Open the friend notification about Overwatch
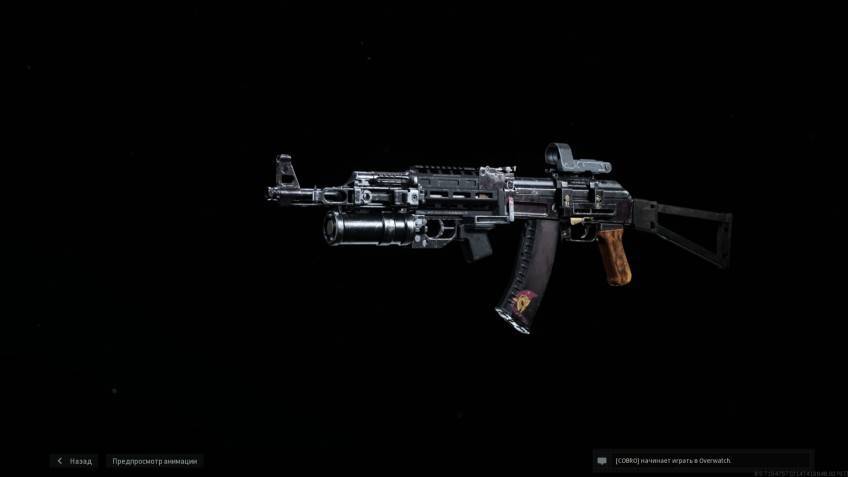Image resolution: width=848 pixels, height=477 pixels. click(673, 461)
